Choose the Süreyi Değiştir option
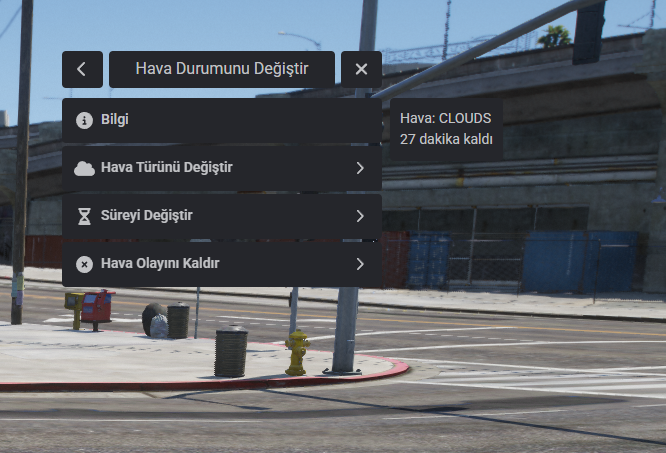This screenshot has height=453, width=666. click(x=221, y=216)
